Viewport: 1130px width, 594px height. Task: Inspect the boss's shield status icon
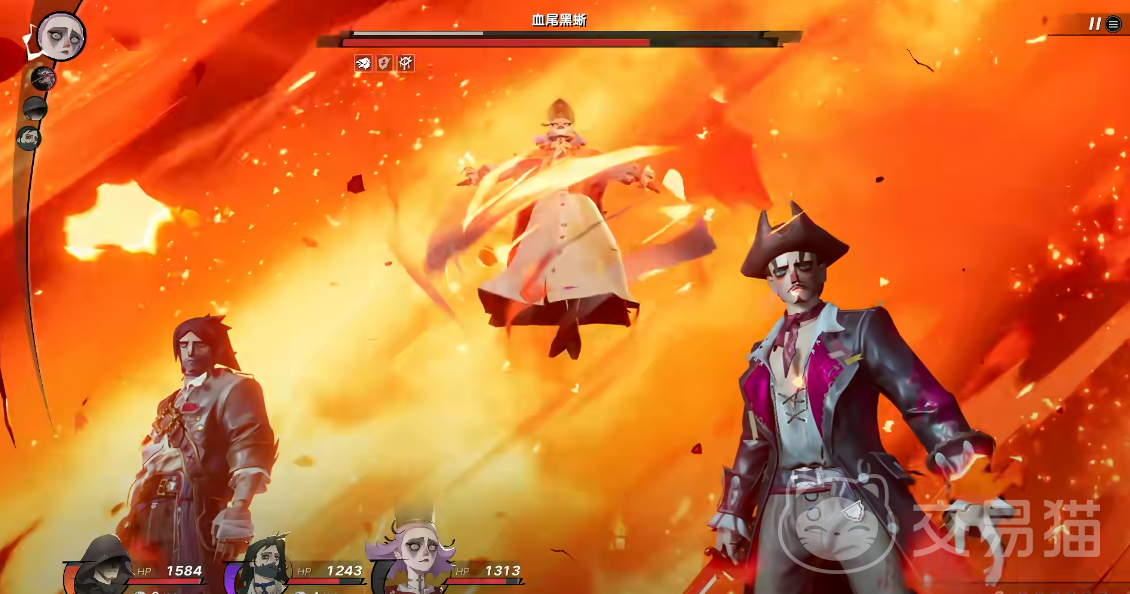pos(384,63)
